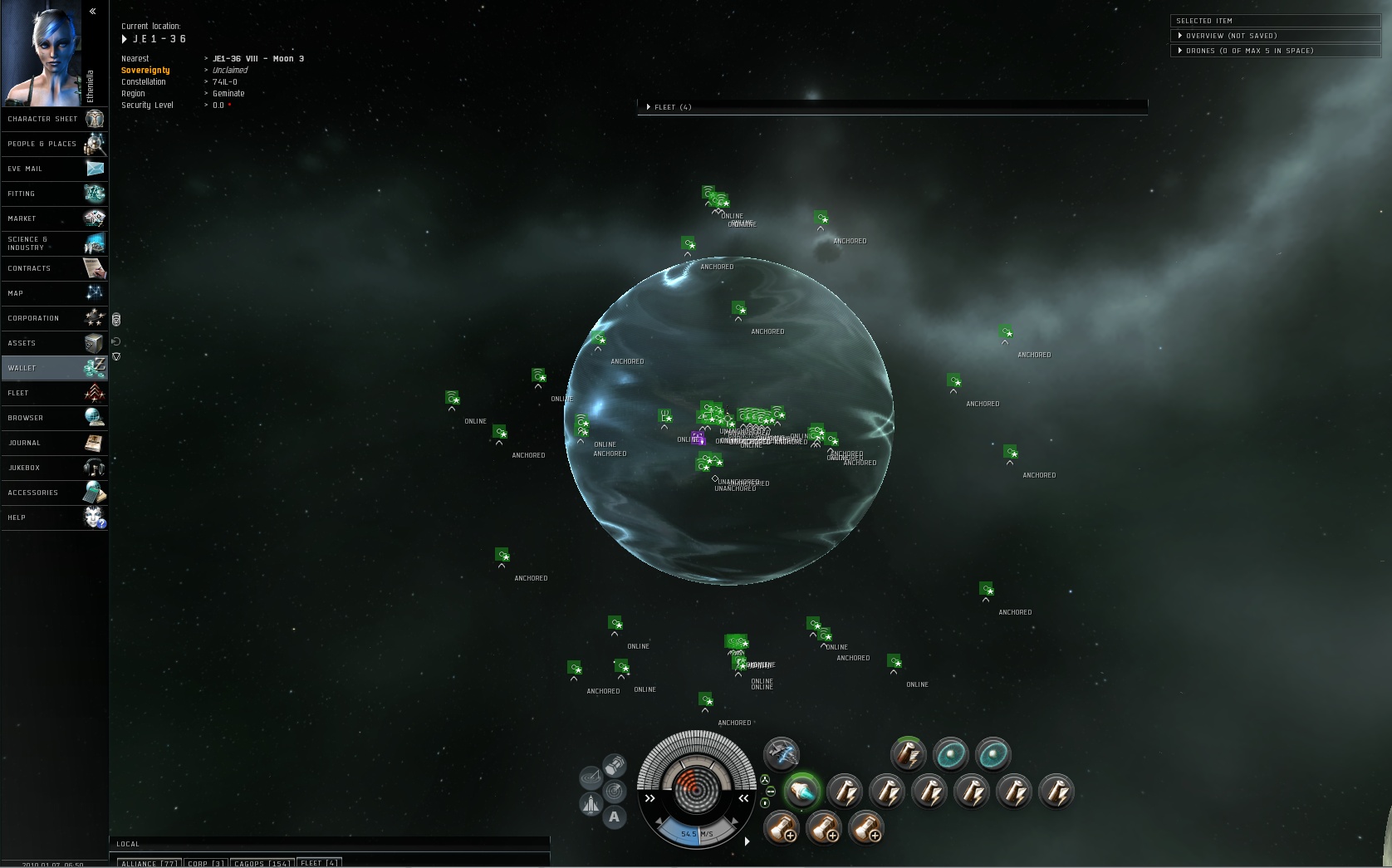Switch to the Alliance chat tab
1392x868 pixels.
coord(149,863)
